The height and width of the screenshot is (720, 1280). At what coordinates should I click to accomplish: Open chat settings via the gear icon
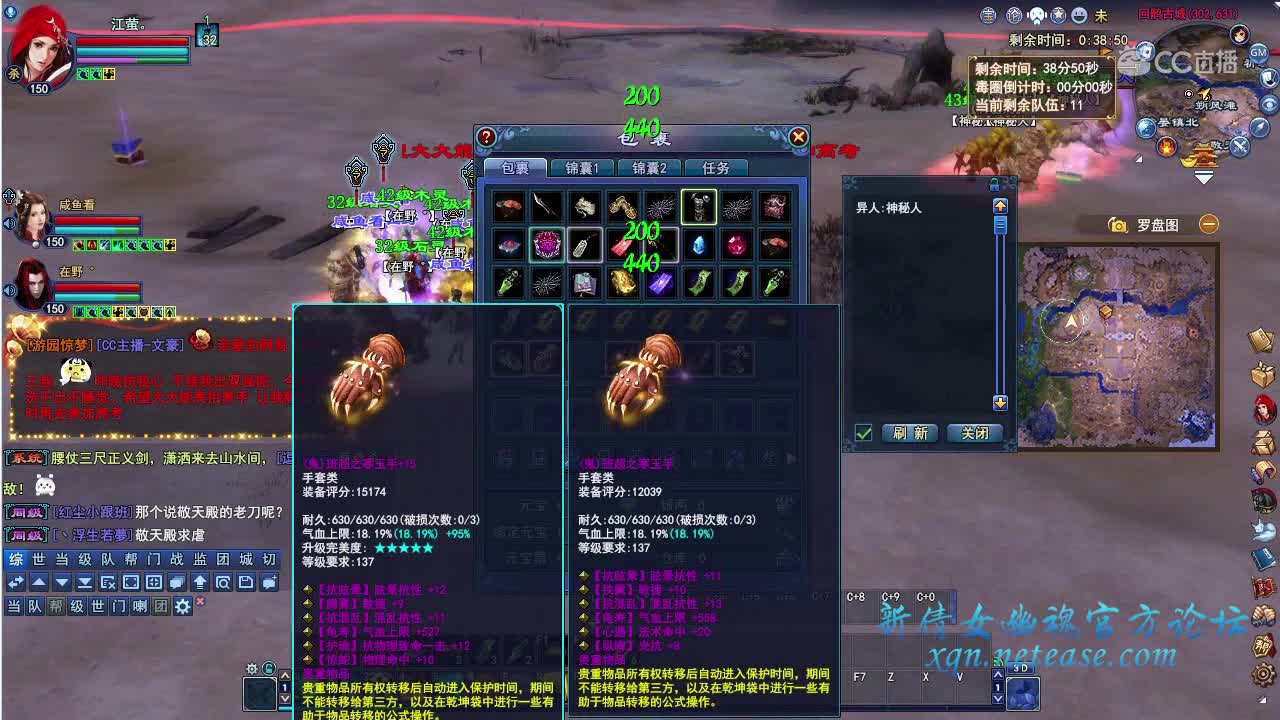[183, 606]
